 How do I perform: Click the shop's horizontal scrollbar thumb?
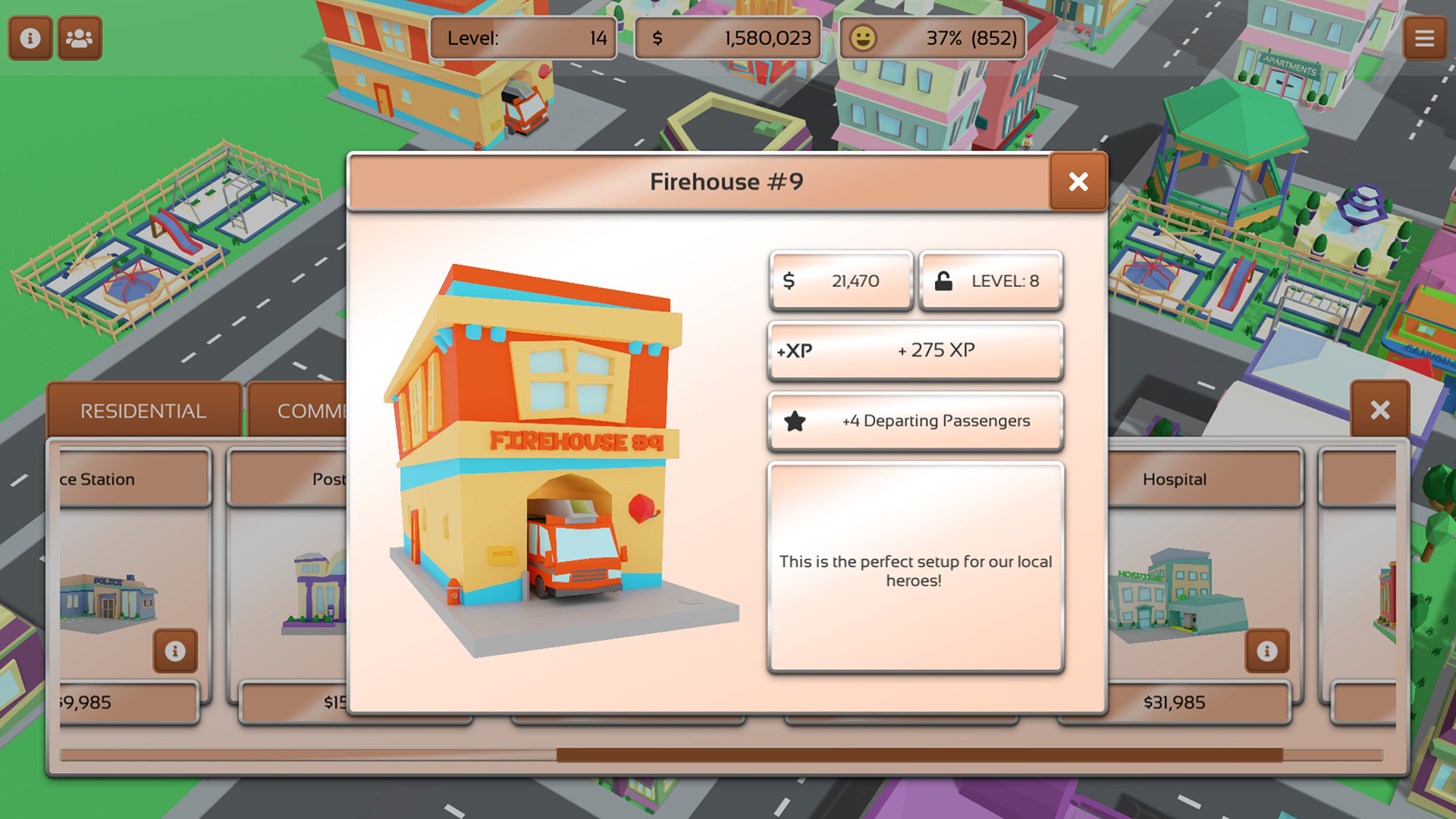[919, 755]
